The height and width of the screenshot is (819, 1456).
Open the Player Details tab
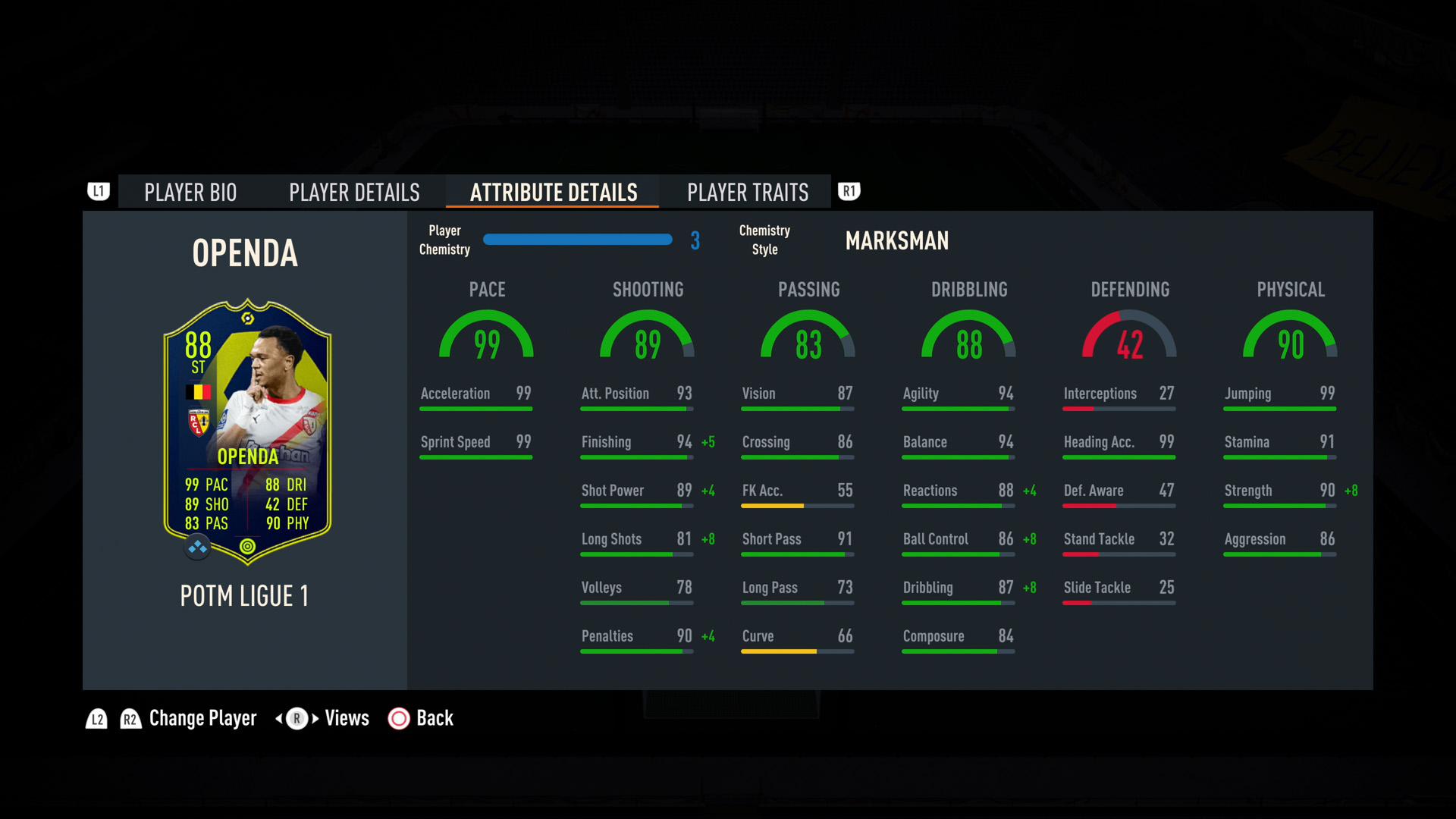point(354,193)
